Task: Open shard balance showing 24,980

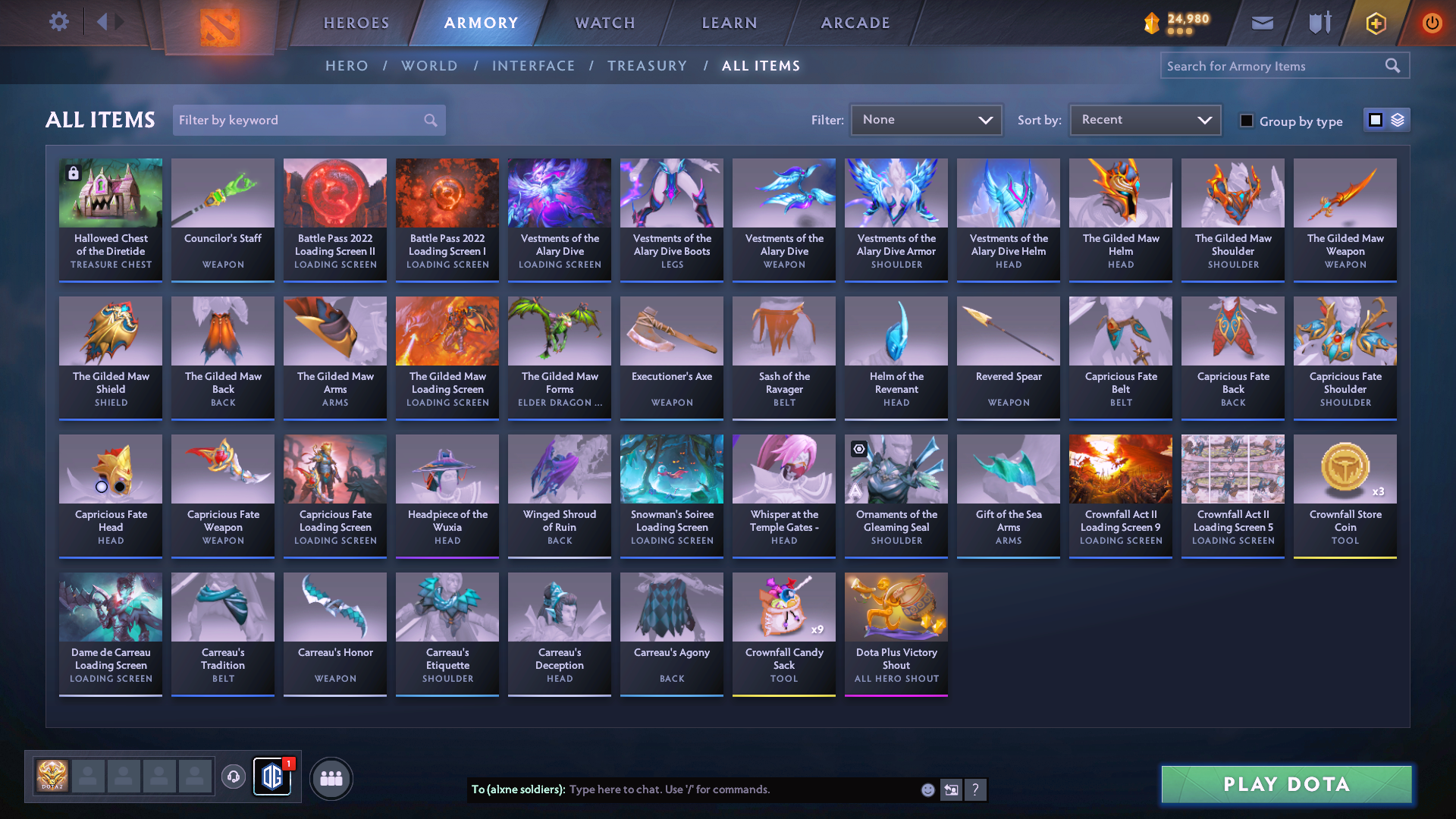Action: pos(1172,21)
